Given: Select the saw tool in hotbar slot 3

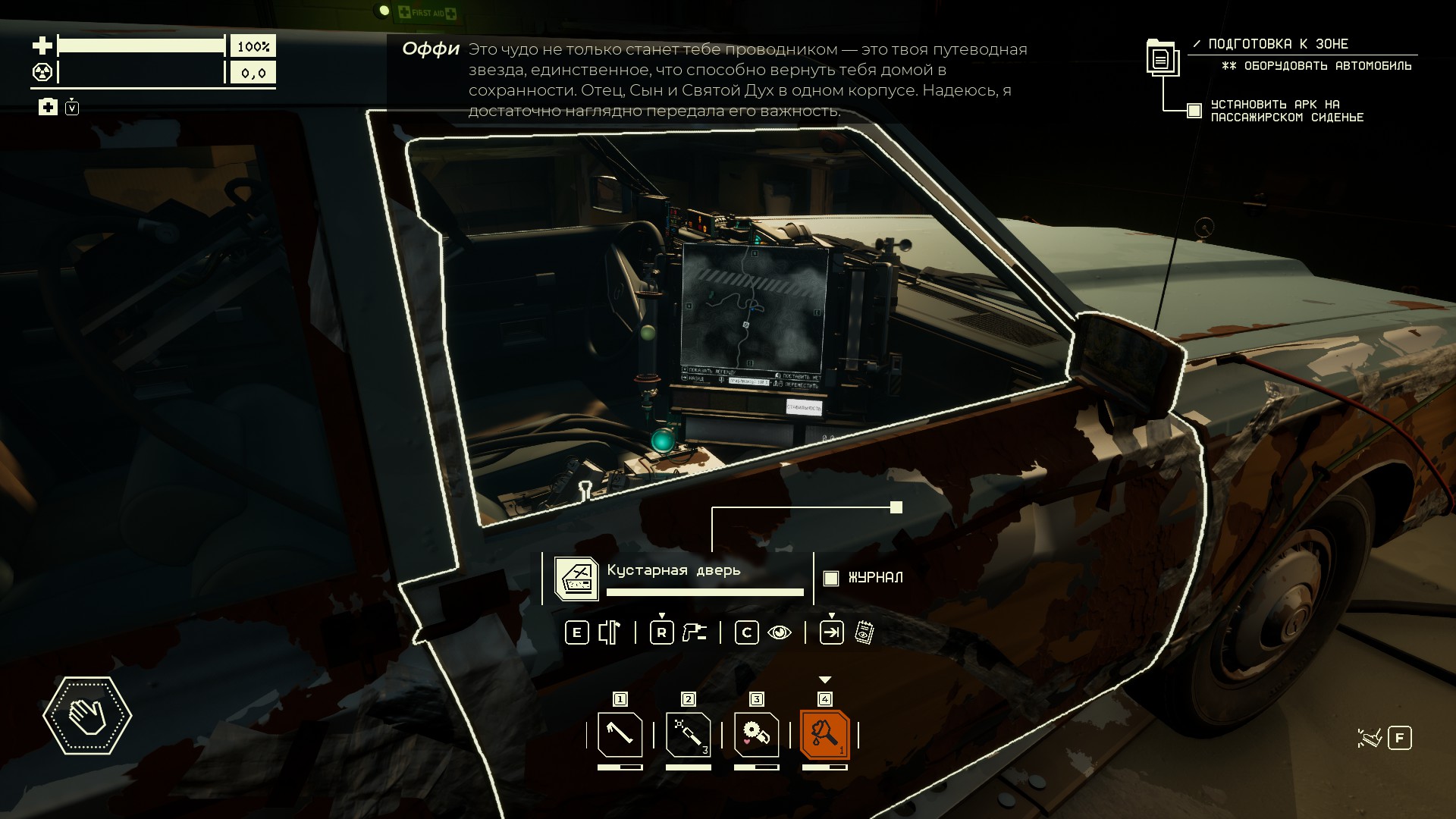Looking at the screenshot, I should 756,734.
